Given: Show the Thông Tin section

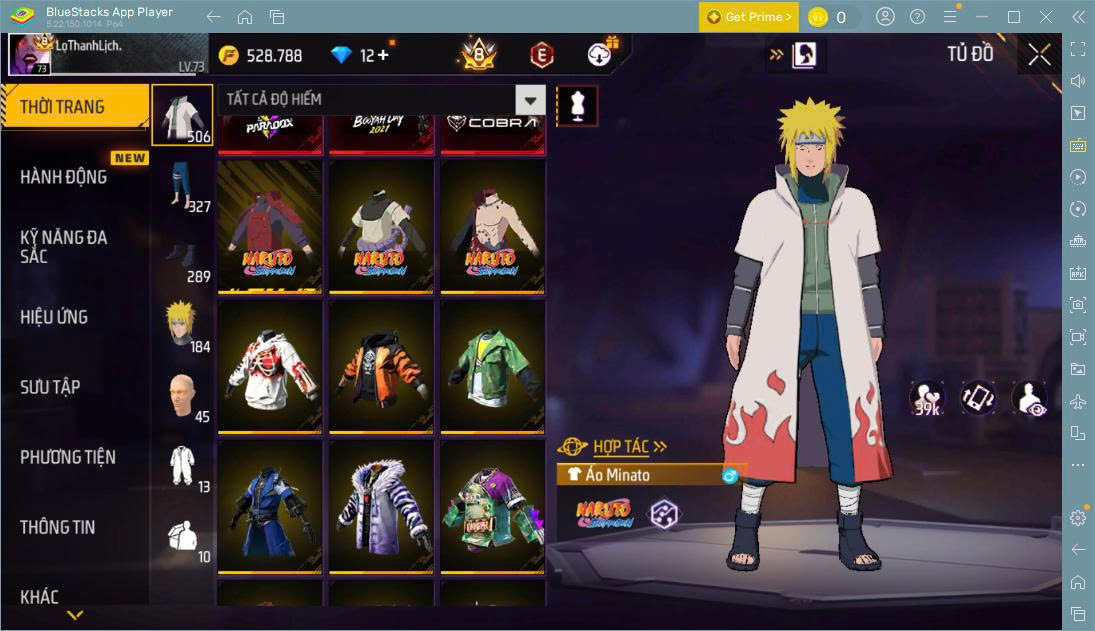Looking at the screenshot, I should [x=58, y=527].
